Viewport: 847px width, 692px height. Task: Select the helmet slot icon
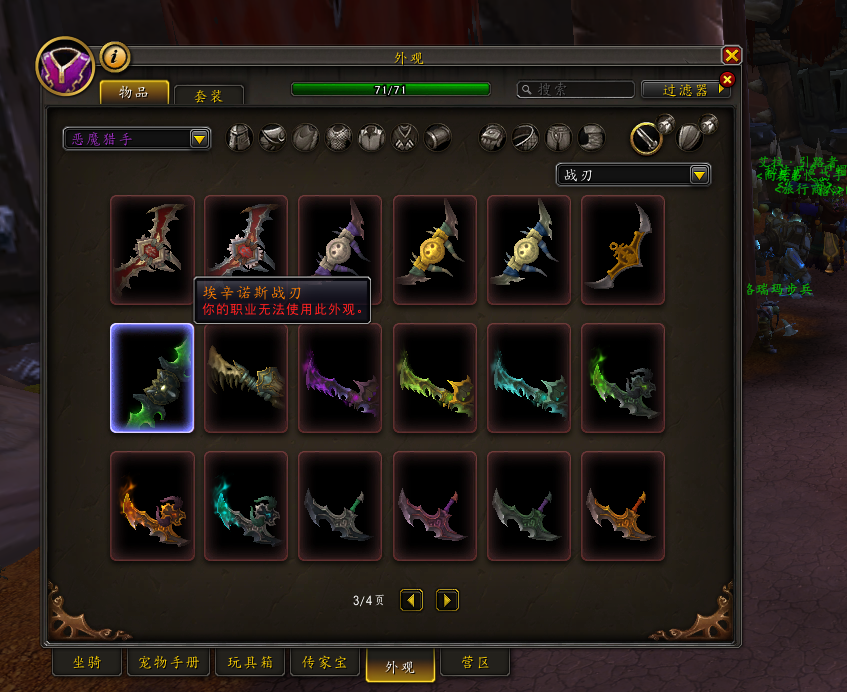pyautogui.click(x=240, y=137)
